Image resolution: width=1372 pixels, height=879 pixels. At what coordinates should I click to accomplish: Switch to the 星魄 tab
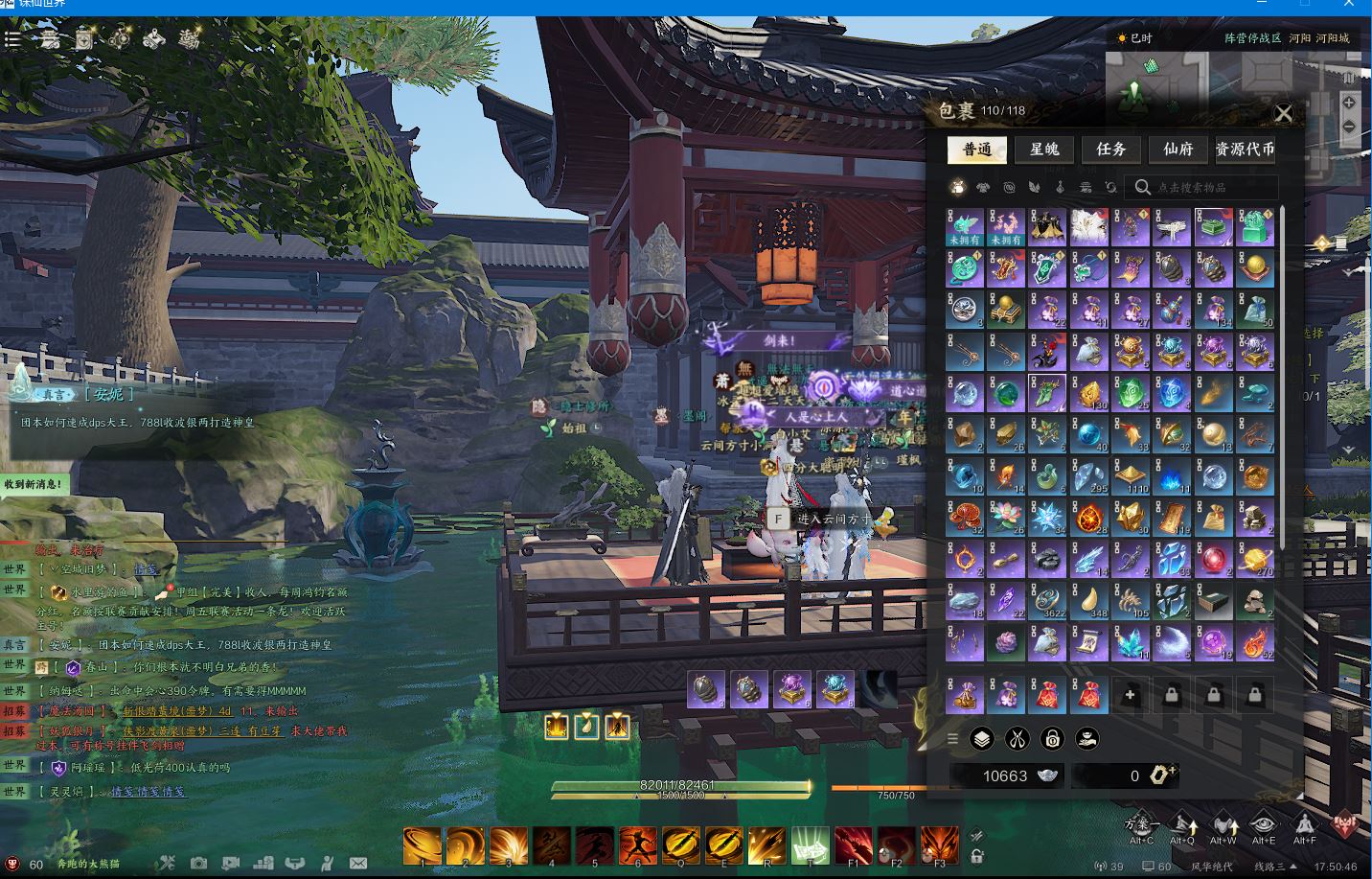tap(1043, 150)
